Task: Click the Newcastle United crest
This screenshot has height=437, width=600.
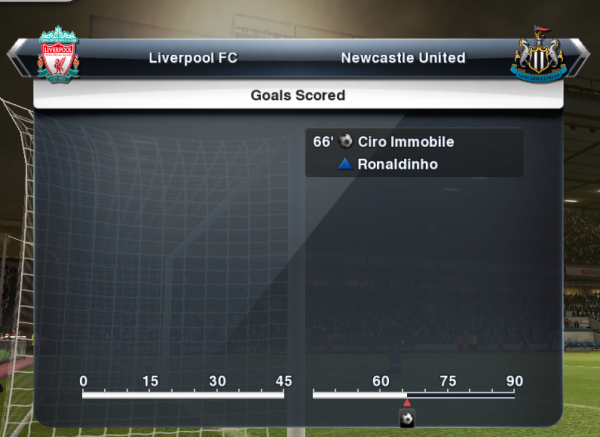Action: point(539,57)
